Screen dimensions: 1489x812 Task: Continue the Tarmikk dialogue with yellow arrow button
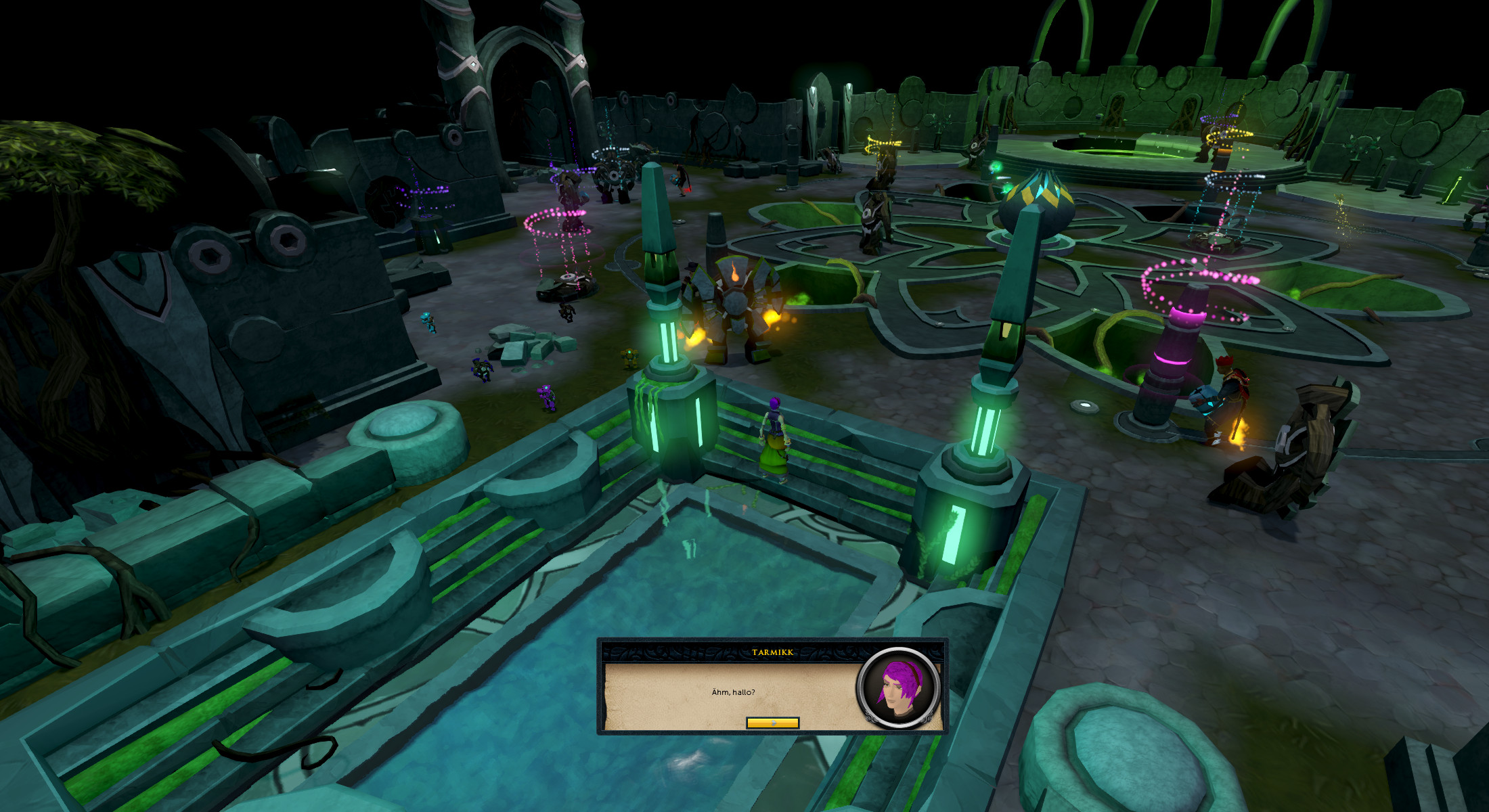(x=772, y=723)
